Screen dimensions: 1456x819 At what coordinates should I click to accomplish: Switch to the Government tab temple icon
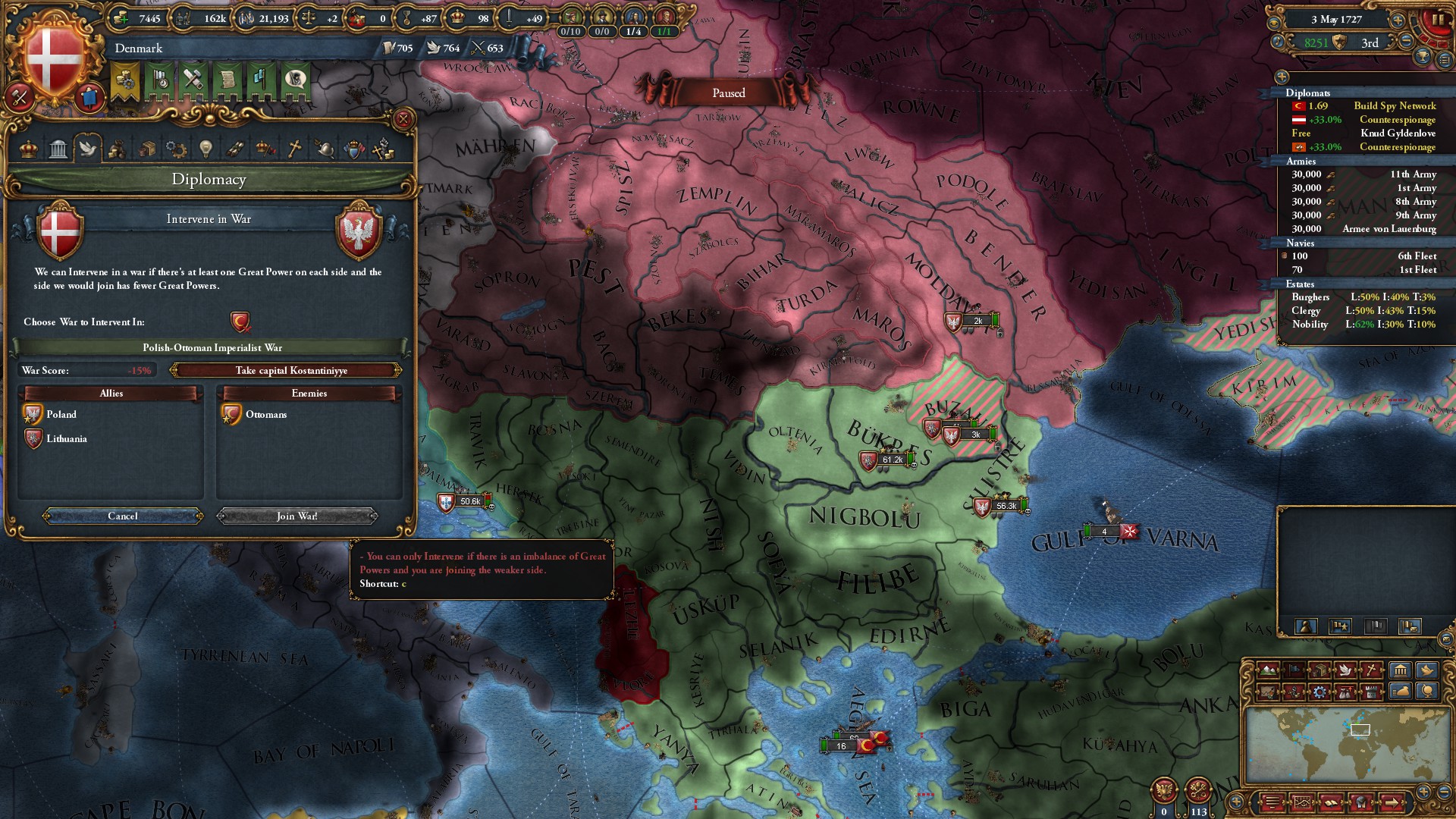(58, 149)
